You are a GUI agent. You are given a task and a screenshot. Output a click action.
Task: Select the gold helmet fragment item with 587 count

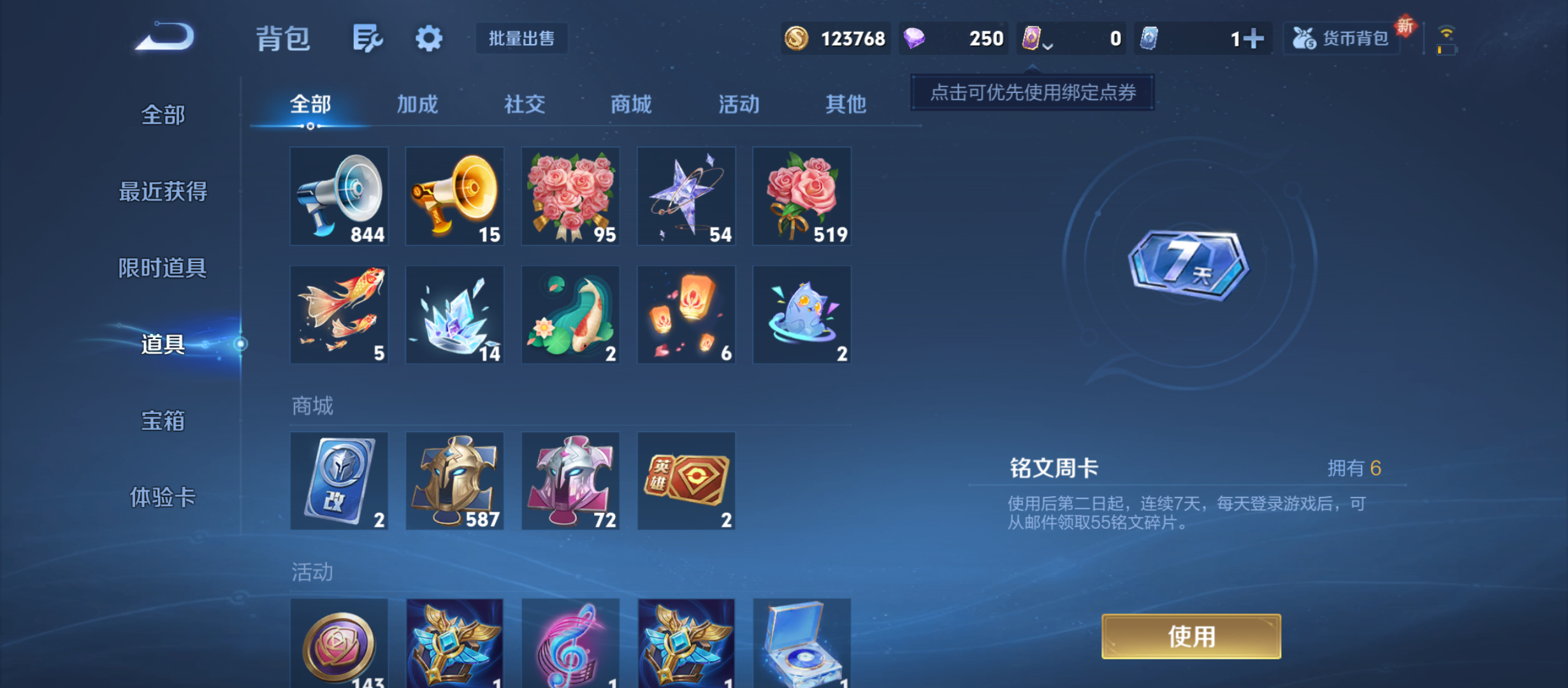coord(454,480)
